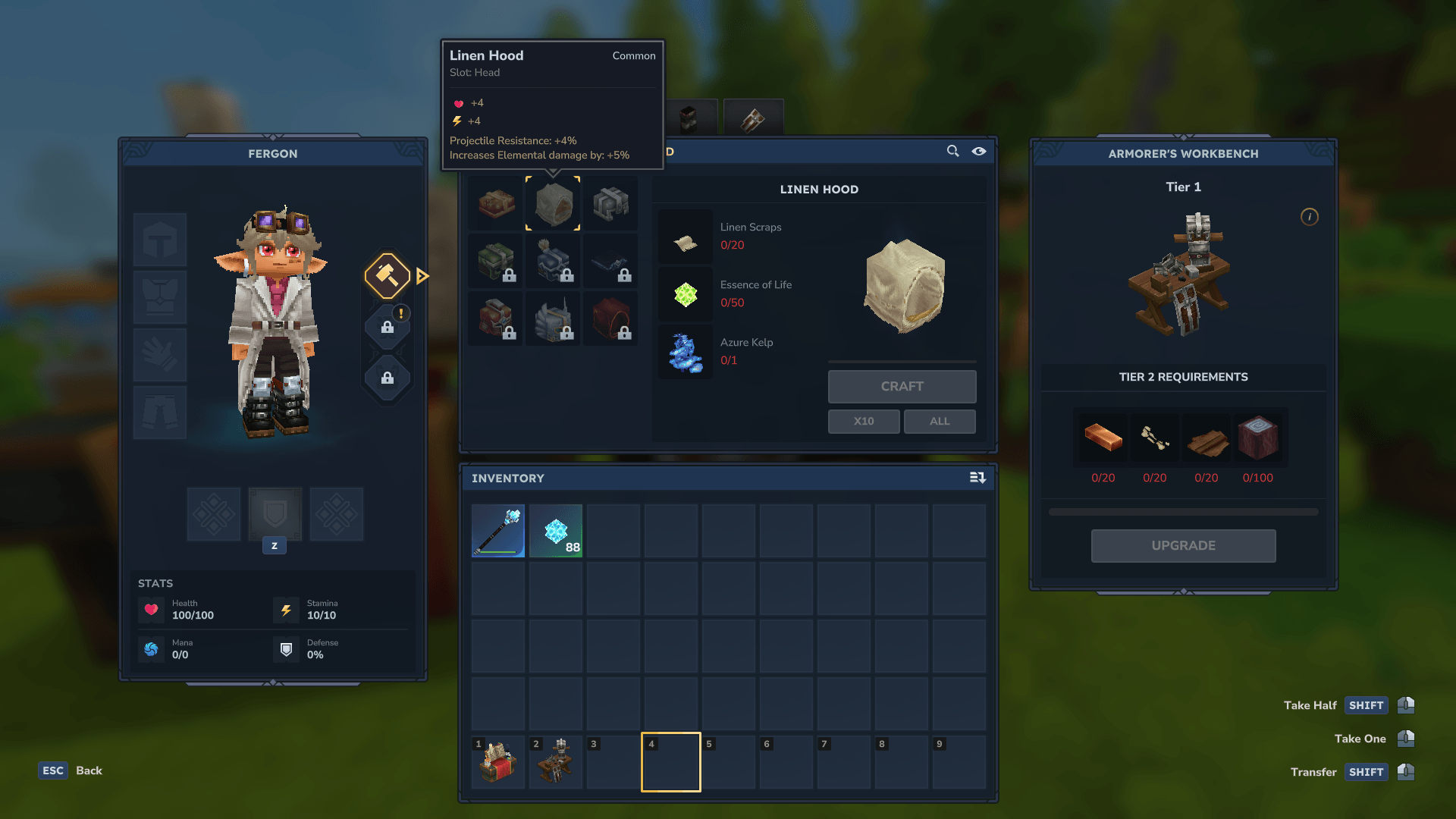Select hotbar slot 2 armorer bench
Screen dimensions: 1456x819
coord(556,762)
